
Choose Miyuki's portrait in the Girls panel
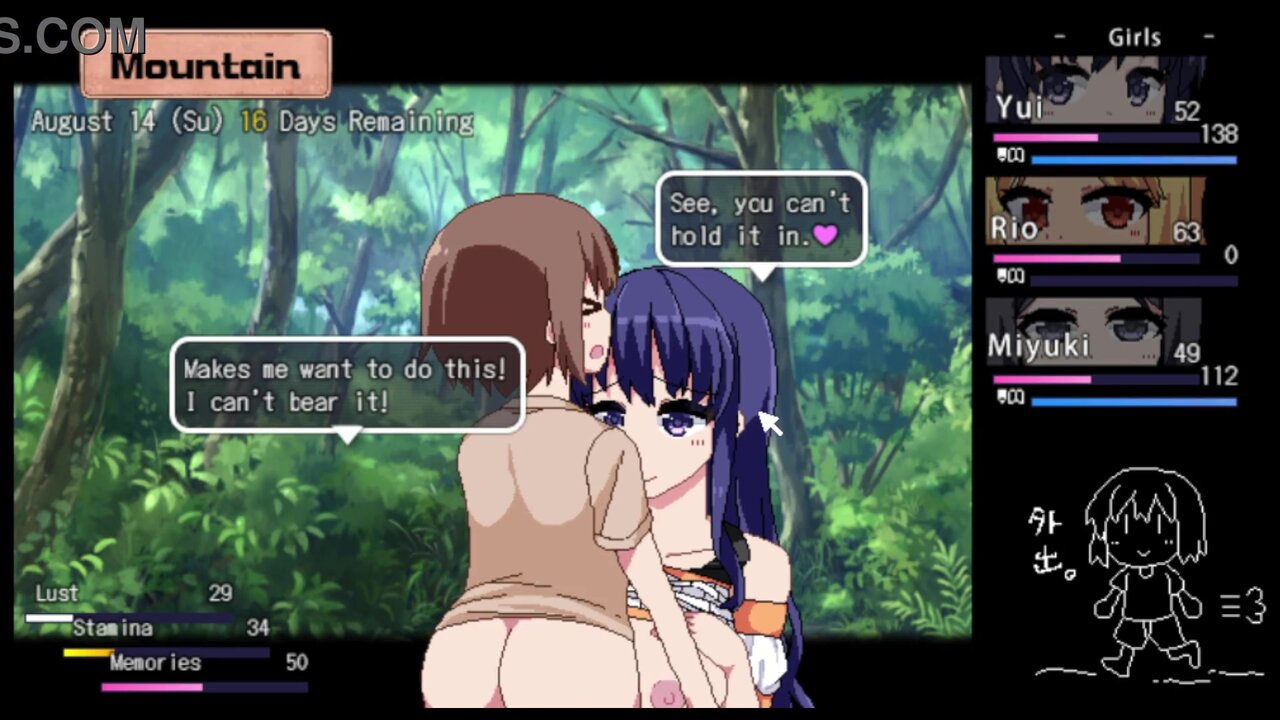pyautogui.click(x=1095, y=332)
